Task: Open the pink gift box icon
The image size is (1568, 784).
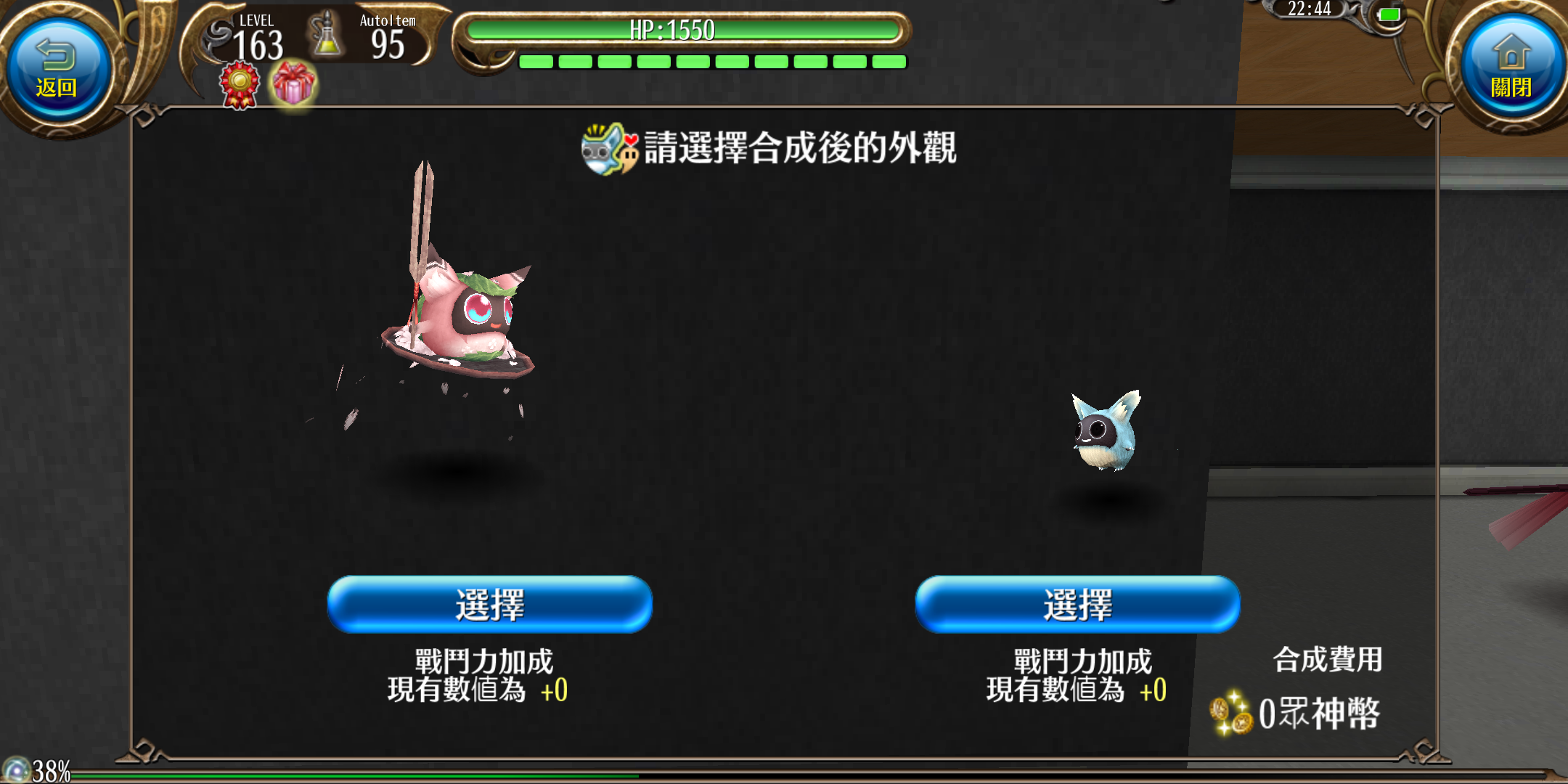Action: click(293, 85)
